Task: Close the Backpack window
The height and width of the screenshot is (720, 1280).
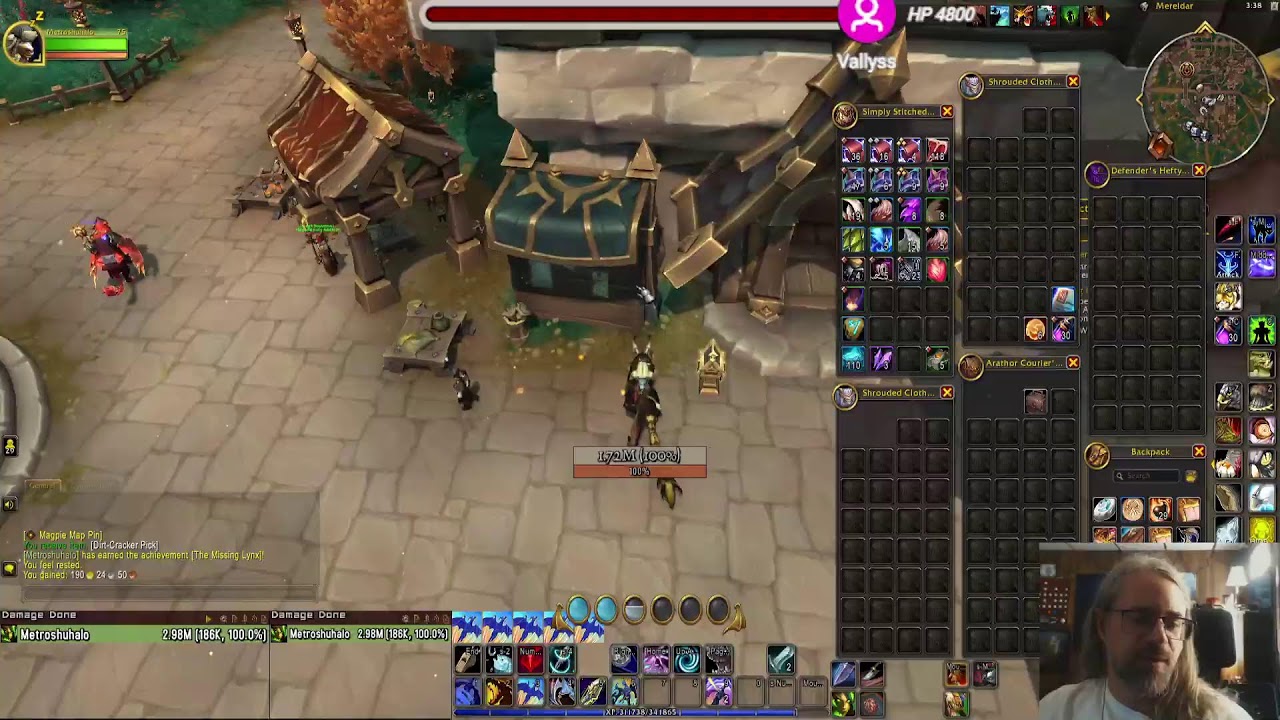Action: [x=1198, y=452]
